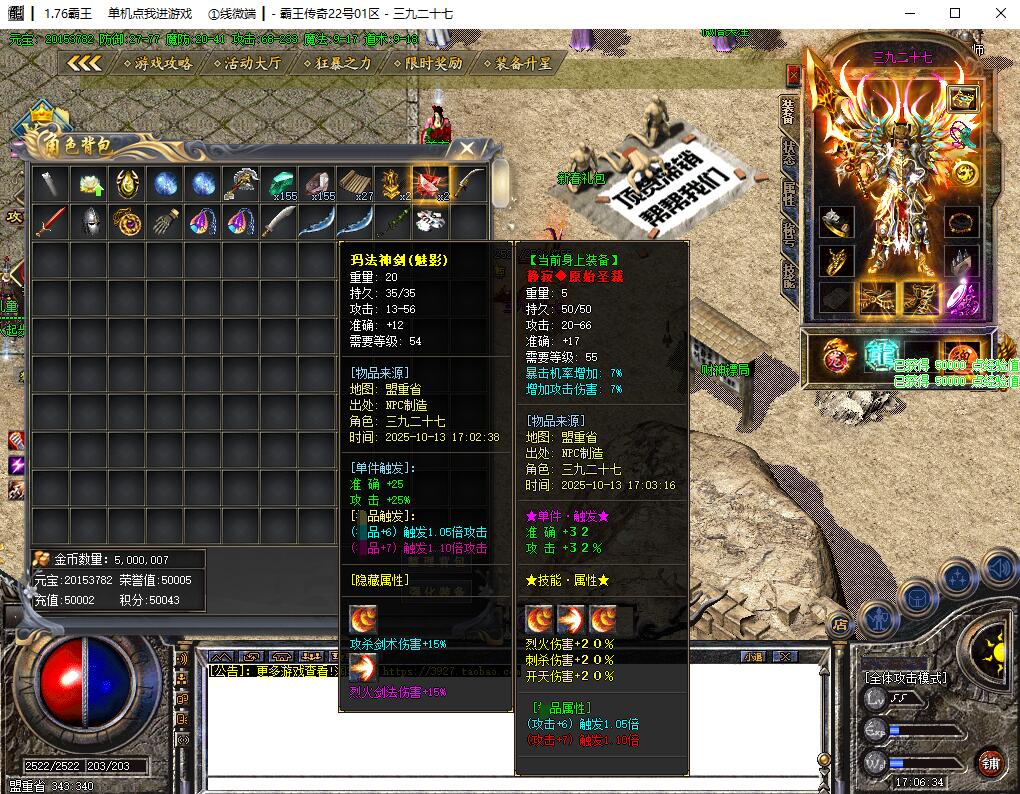Image resolution: width=1020 pixels, height=794 pixels.
Task: Toggle the sound speaker button
Action: tap(998, 569)
